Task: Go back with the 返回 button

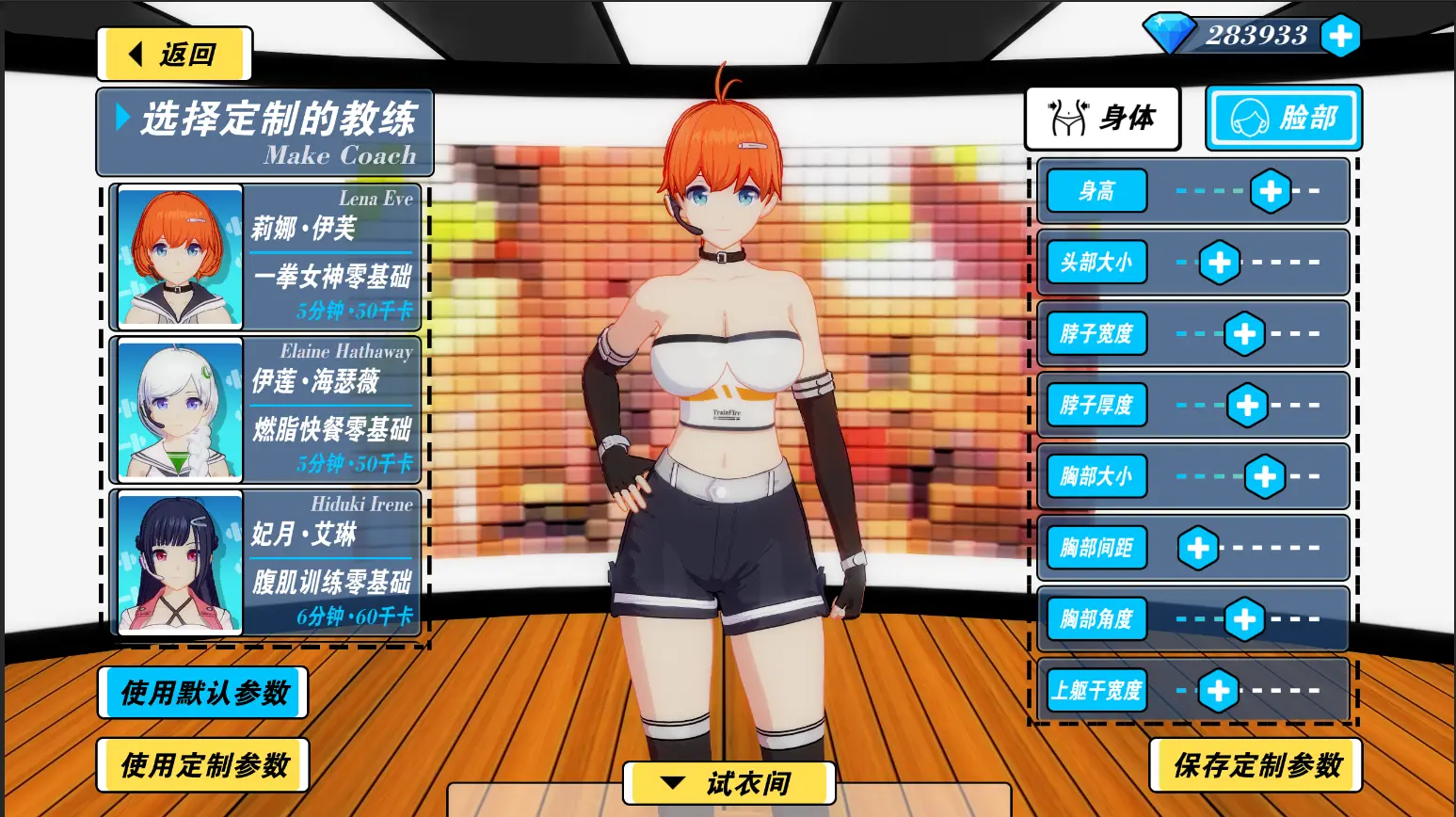Action: coord(174,55)
